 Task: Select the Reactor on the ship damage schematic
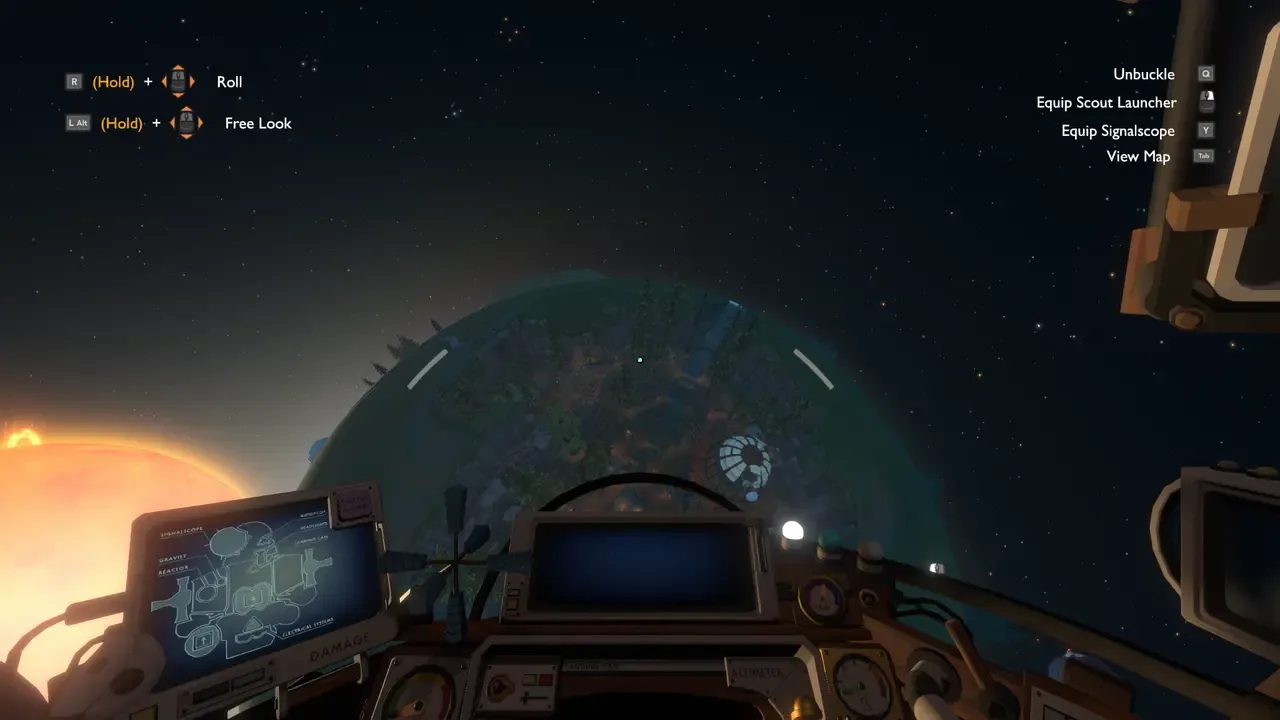click(x=173, y=571)
